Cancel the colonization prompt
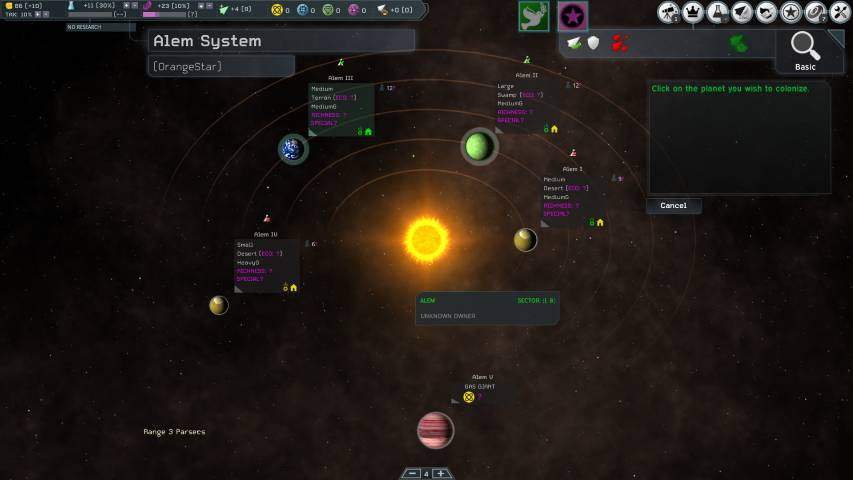Screen dimensions: 853x480 673,206
